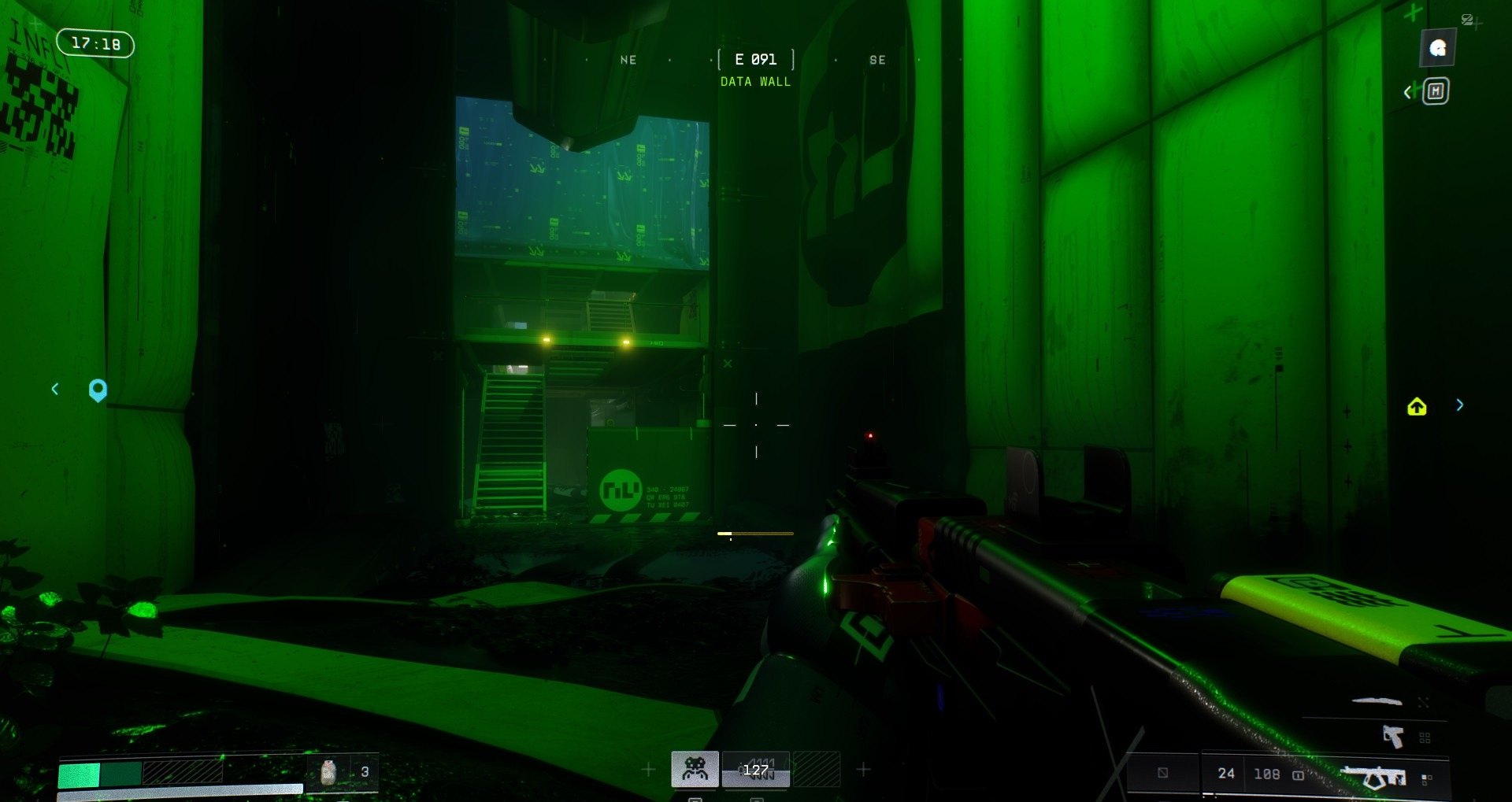Select the knife melee weapon slot
Image resolution: width=1512 pixels, height=802 pixels.
(1377, 700)
